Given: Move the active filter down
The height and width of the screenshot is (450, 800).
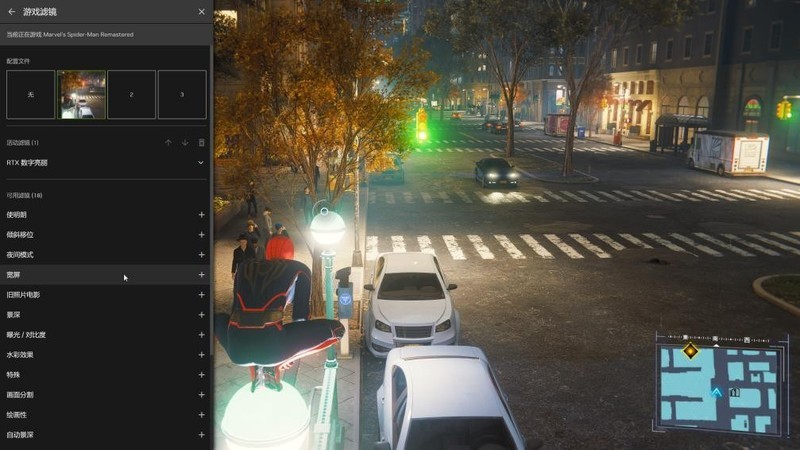Looking at the screenshot, I should tap(184, 143).
